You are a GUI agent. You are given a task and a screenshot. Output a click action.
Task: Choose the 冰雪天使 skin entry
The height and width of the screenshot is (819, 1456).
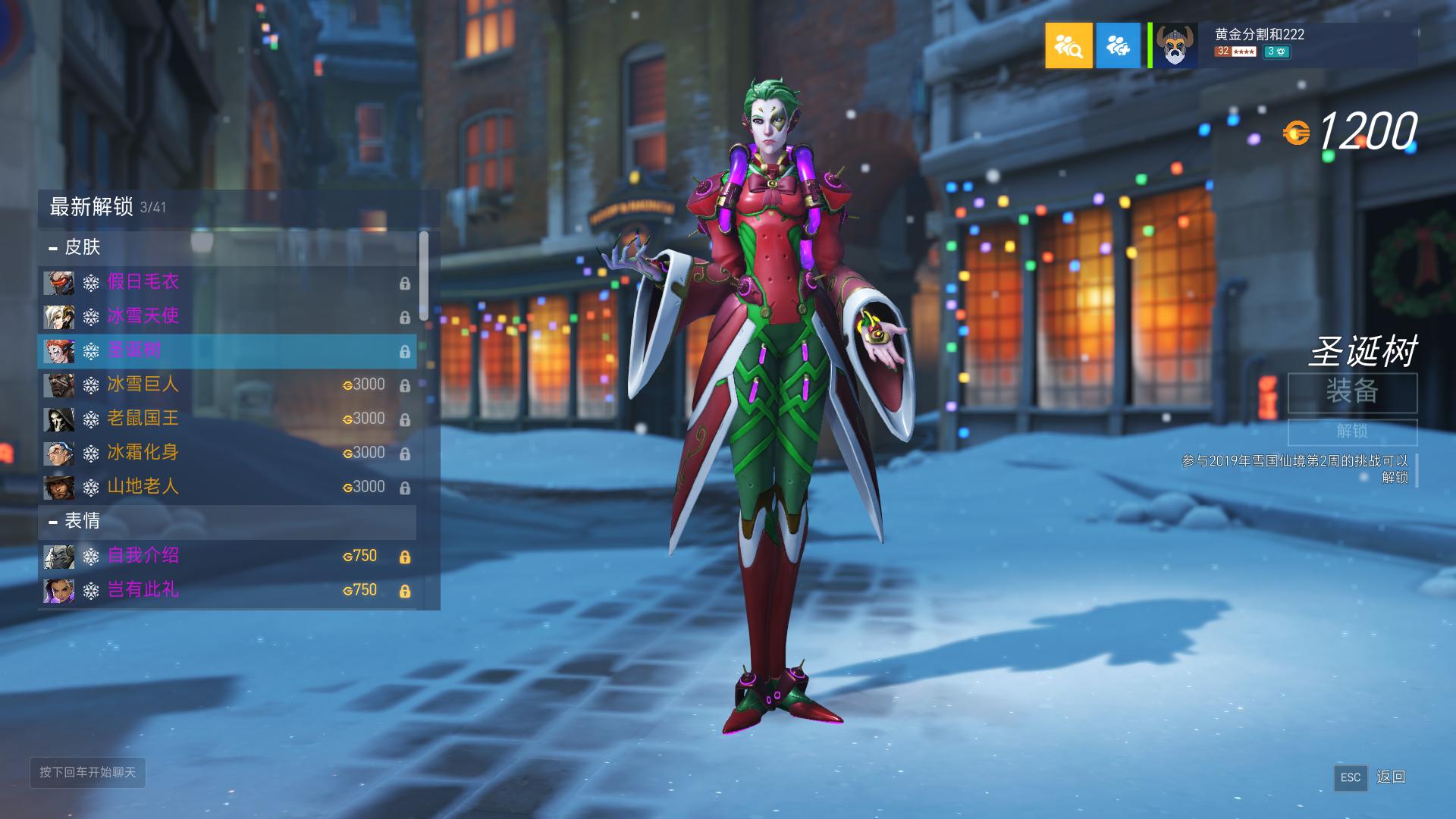click(x=227, y=316)
